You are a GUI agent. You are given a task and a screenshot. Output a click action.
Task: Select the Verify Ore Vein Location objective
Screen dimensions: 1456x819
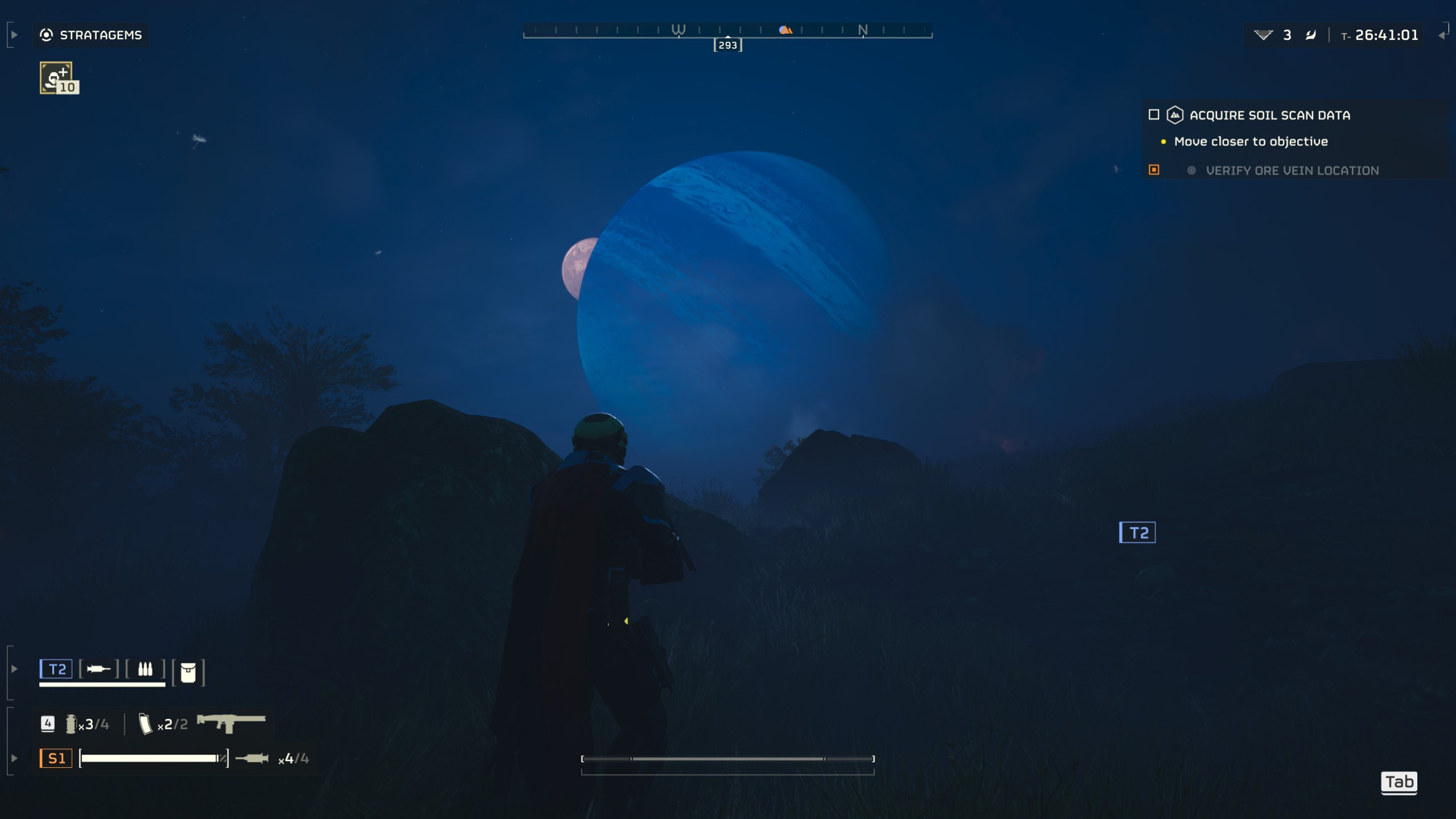click(x=1292, y=171)
